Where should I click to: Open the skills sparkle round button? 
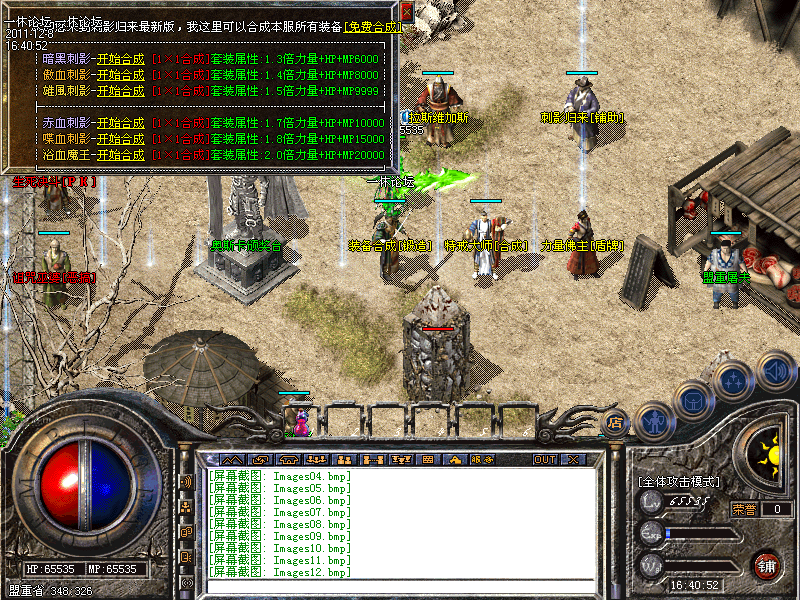pyautogui.click(x=735, y=382)
